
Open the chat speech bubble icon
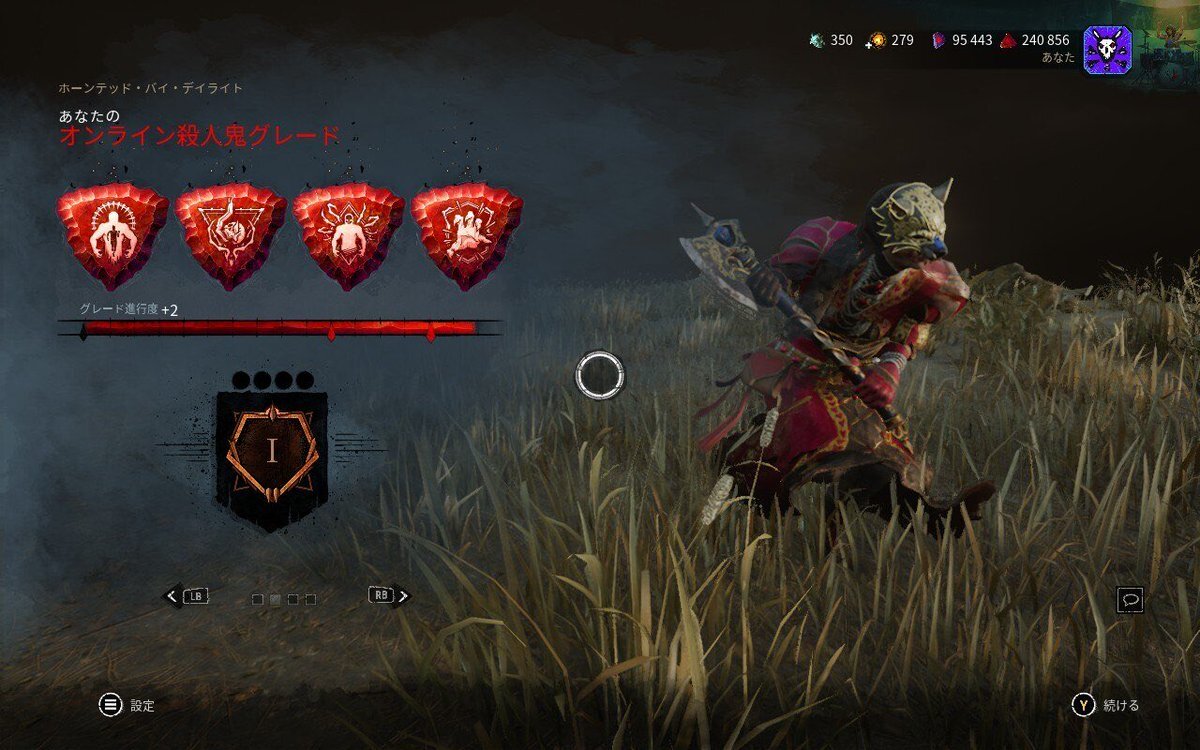pyautogui.click(x=1131, y=600)
